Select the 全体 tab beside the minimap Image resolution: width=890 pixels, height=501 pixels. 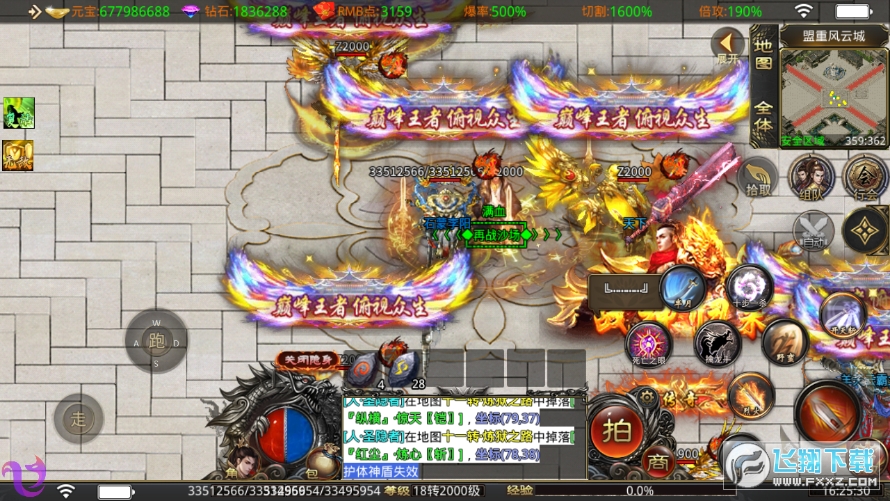pos(763,118)
